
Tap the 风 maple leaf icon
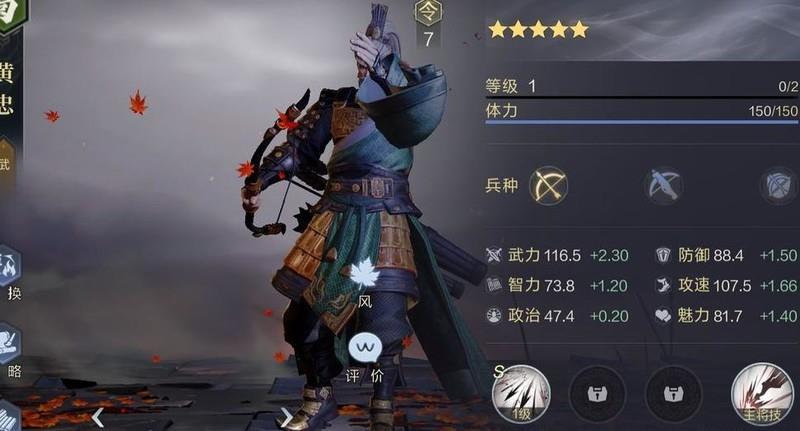(363, 274)
